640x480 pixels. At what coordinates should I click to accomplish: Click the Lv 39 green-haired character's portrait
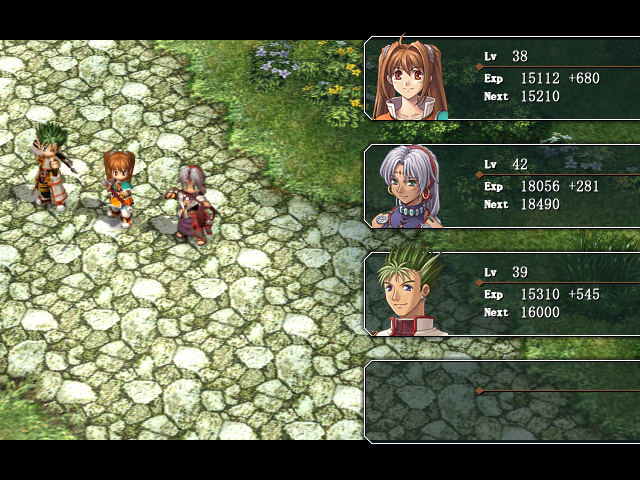pyautogui.click(x=412, y=294)
